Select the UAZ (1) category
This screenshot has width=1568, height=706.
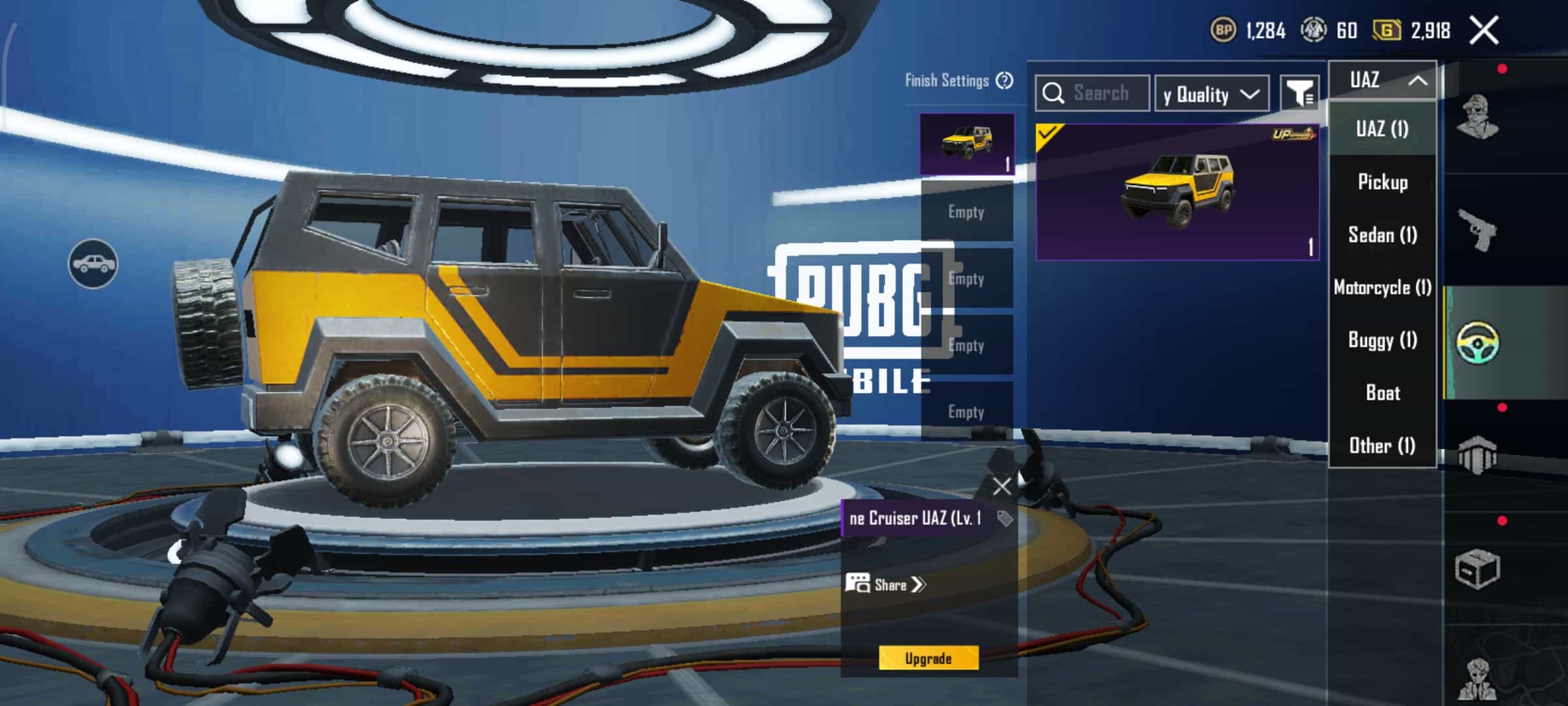(1382, 129)
